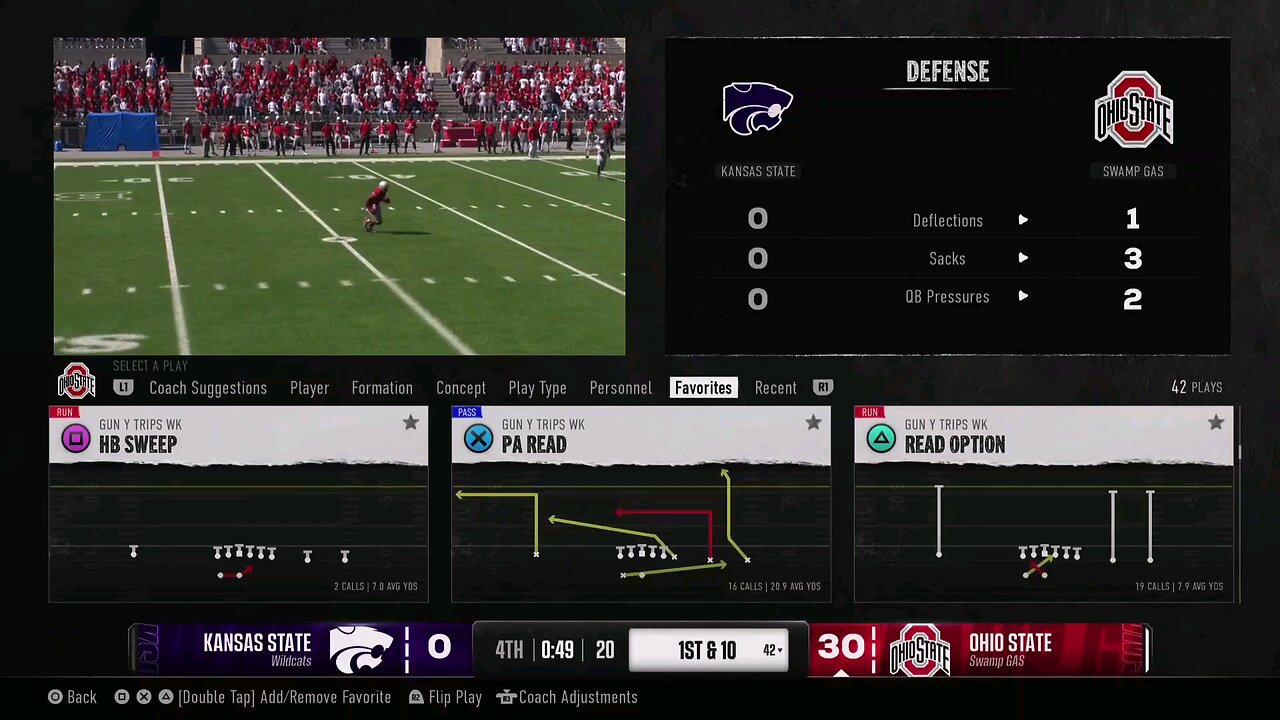
Task: Expand the QB Pressures stat arrow
Action: pyautogui.click(x=1023, y=297)
